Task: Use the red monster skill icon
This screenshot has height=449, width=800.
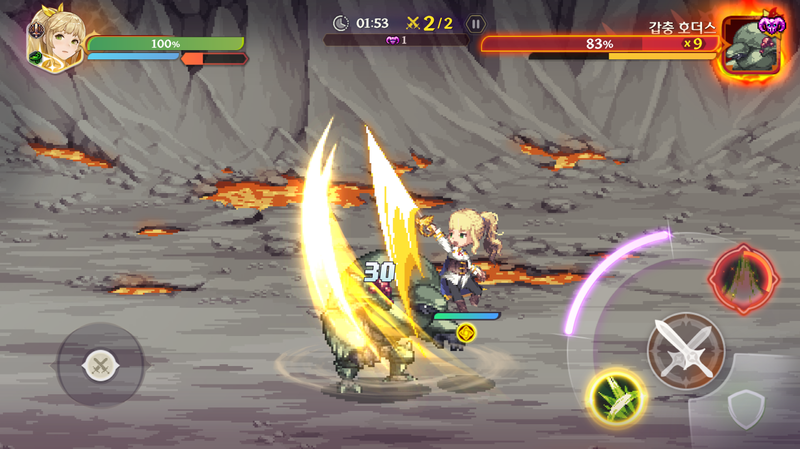Action: [x=743, y=279]
